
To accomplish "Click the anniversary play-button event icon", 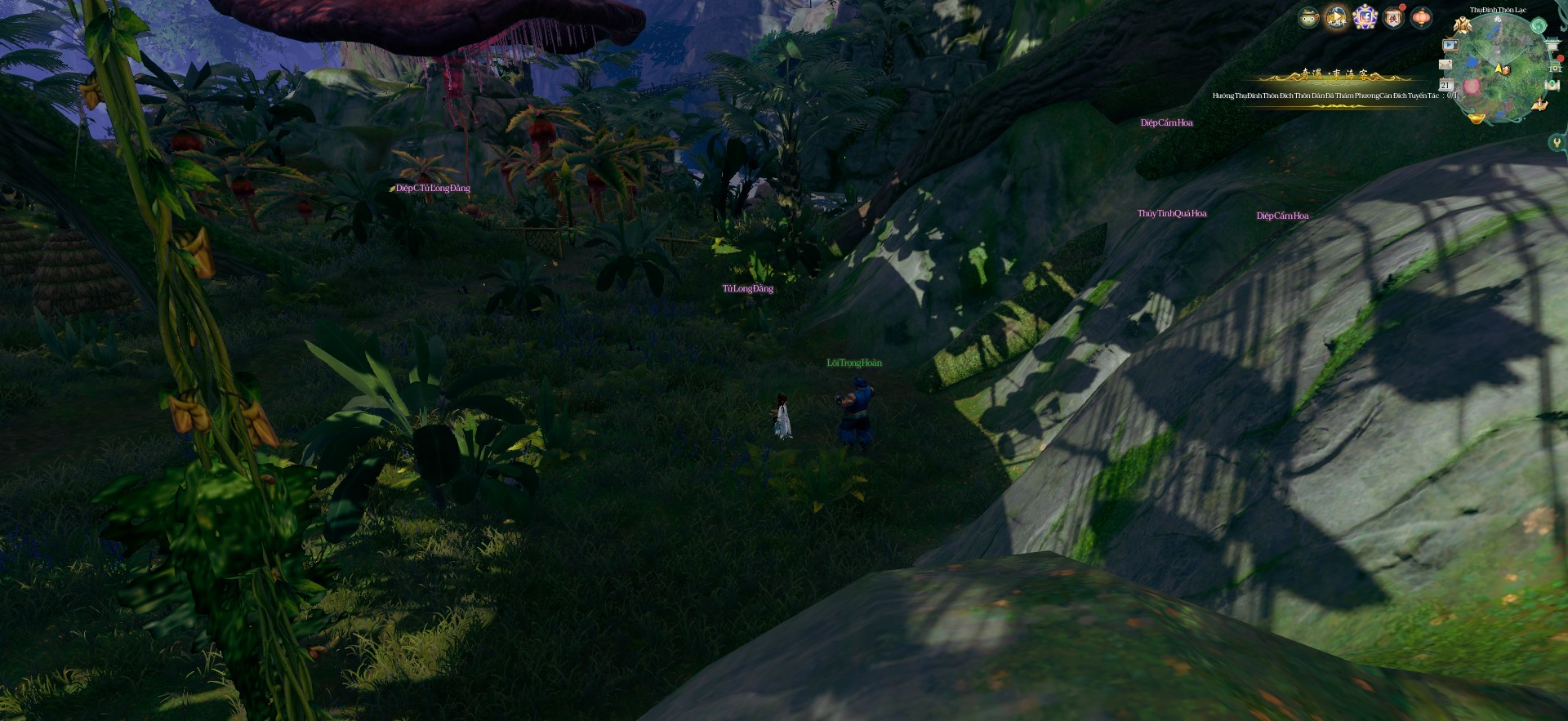I will click(1336, 17).
